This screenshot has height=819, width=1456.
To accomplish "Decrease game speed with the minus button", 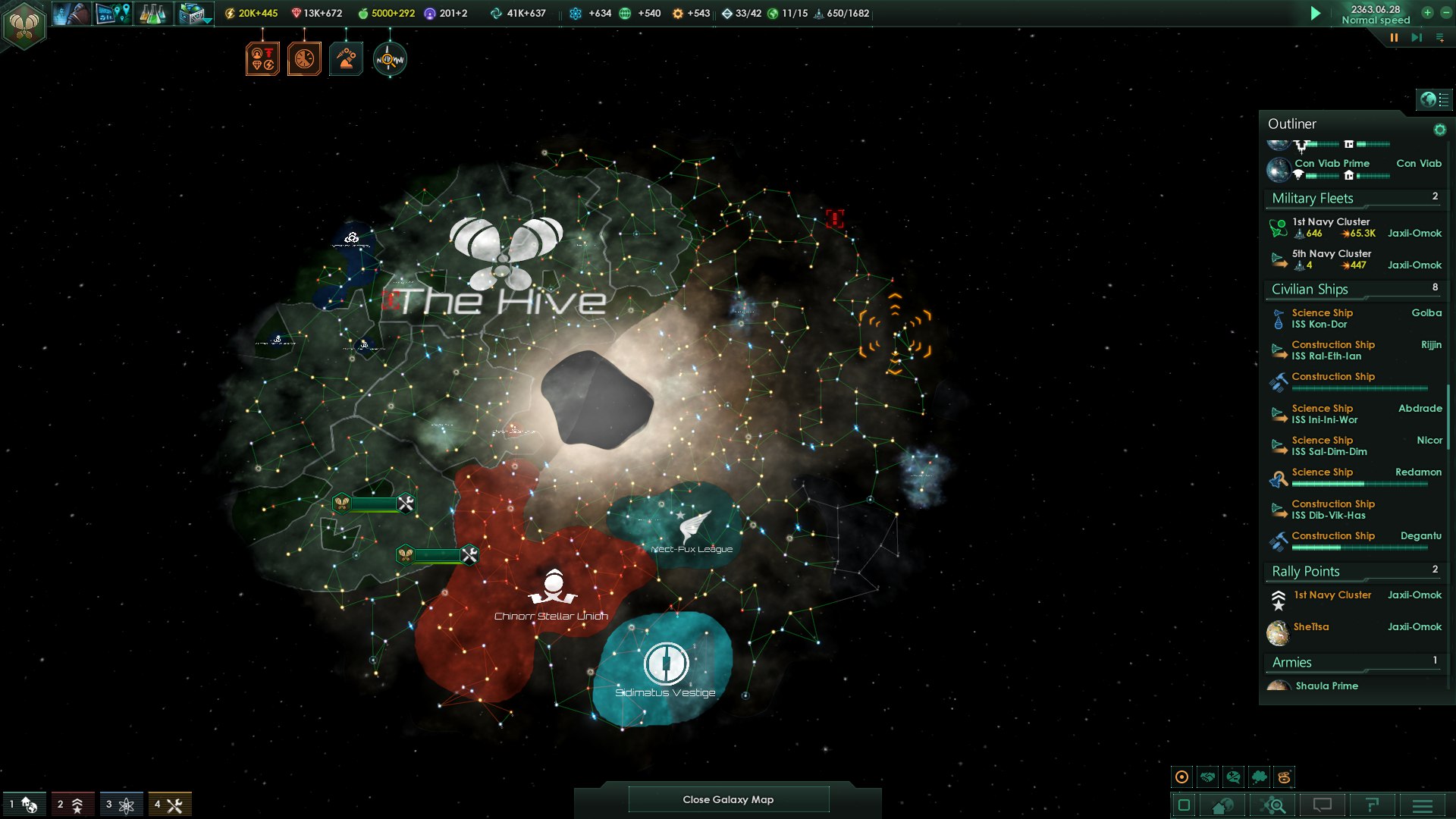I will 1445,12.
